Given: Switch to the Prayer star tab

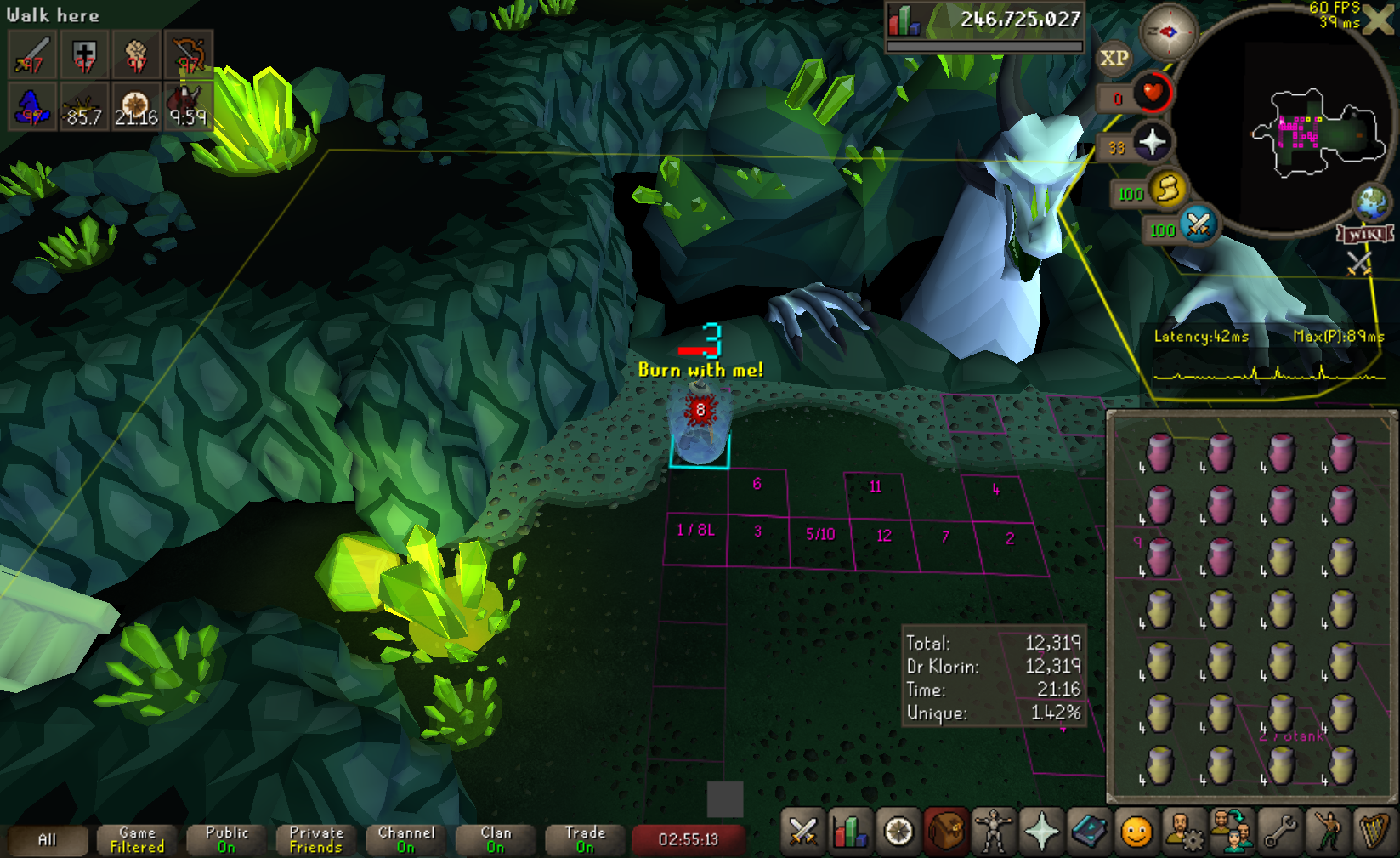Looking at the screenshot, I should (x=1040, y=832).
